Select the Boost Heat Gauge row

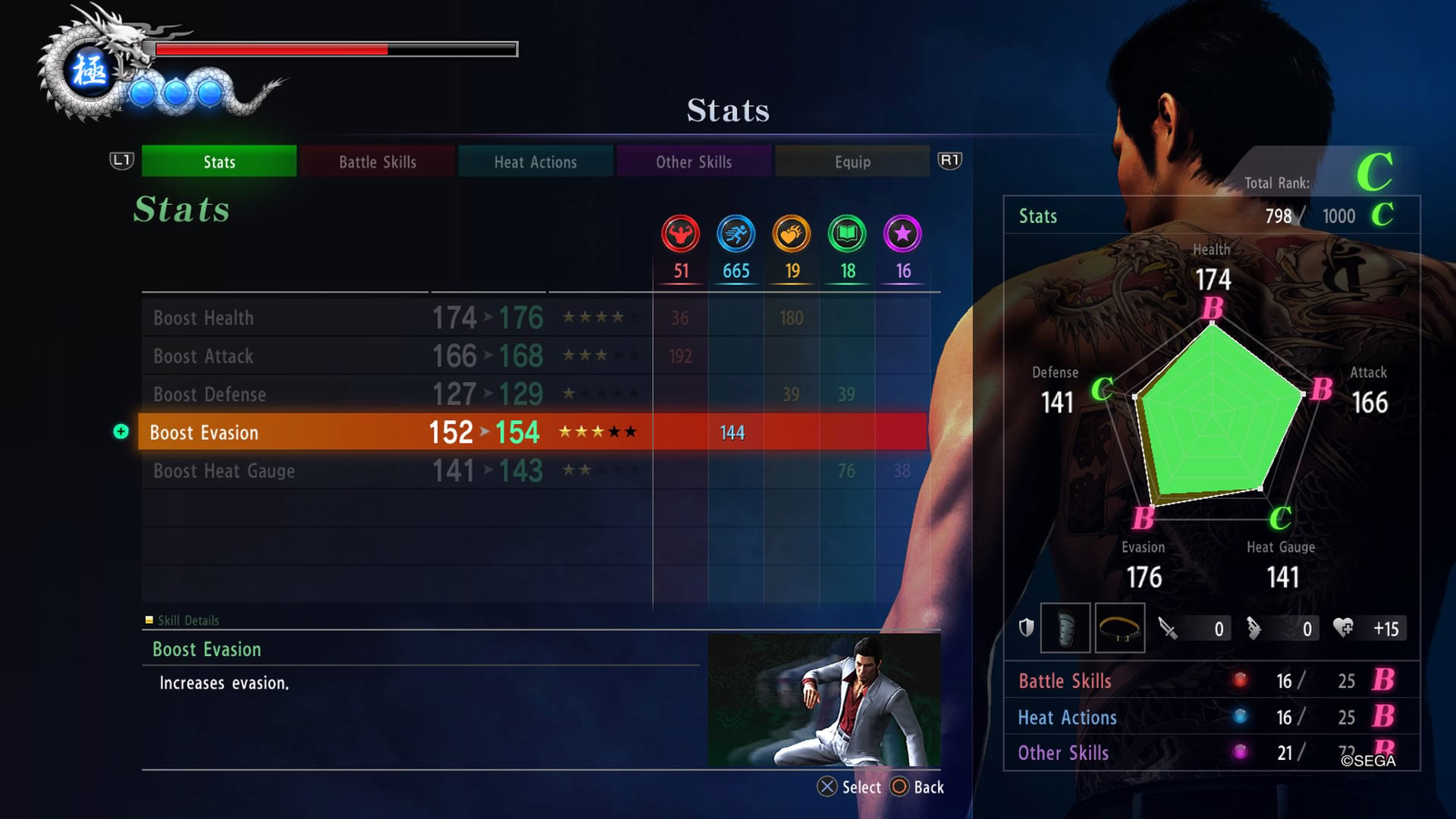394,471
